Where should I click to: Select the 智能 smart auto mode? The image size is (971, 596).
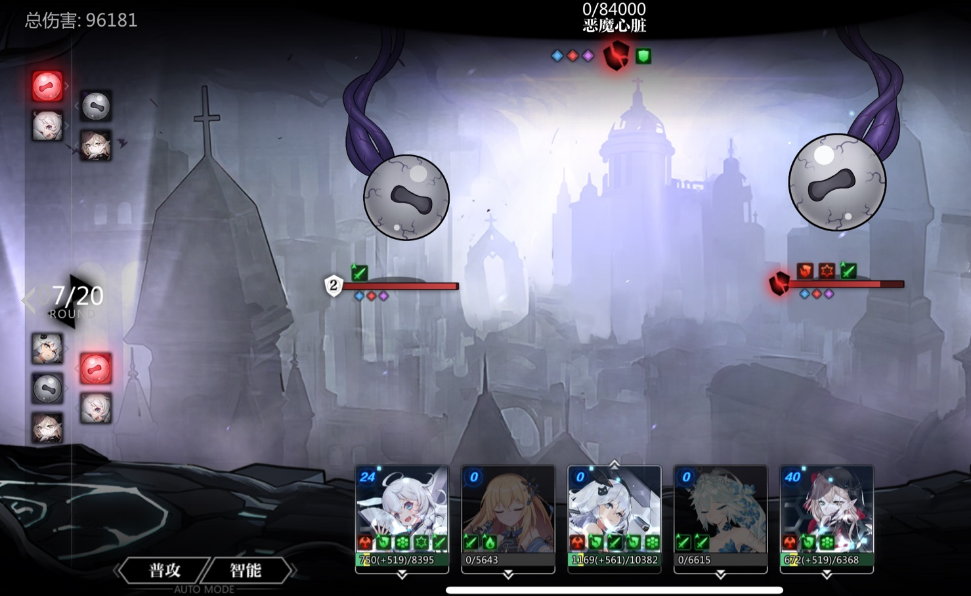point(248,570)
